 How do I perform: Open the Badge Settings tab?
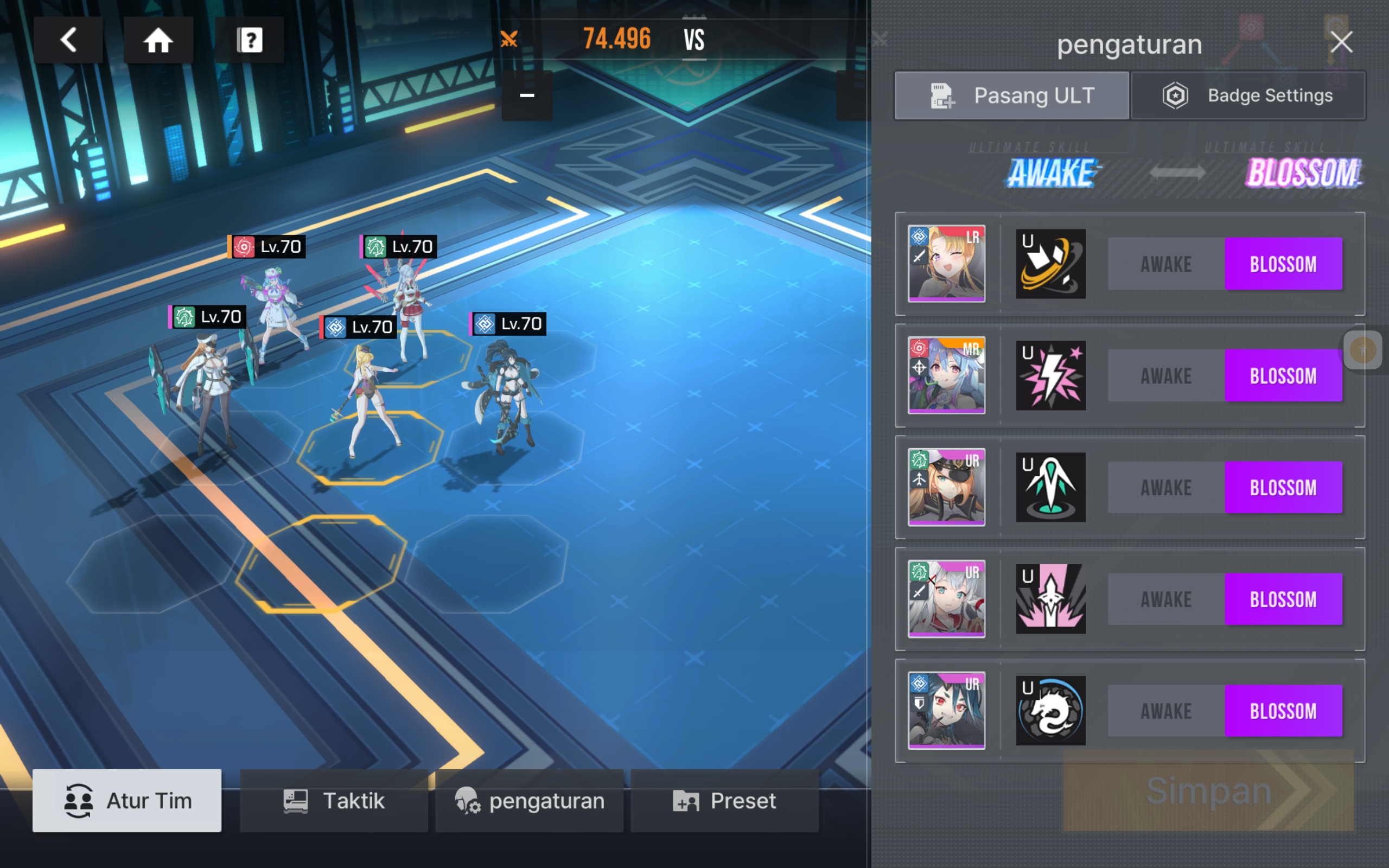(1248, 96)
